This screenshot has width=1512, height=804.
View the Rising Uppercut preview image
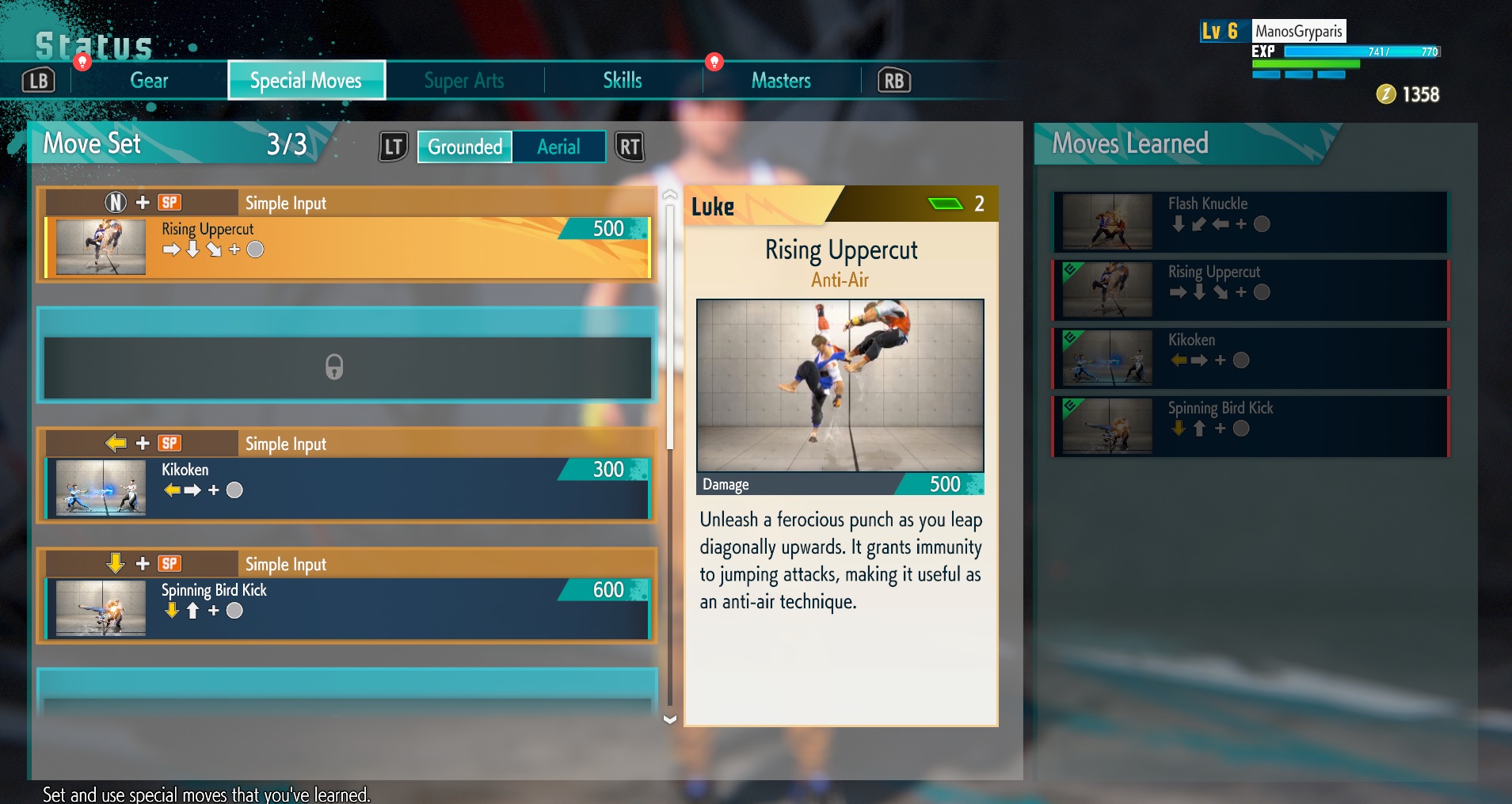840,385
